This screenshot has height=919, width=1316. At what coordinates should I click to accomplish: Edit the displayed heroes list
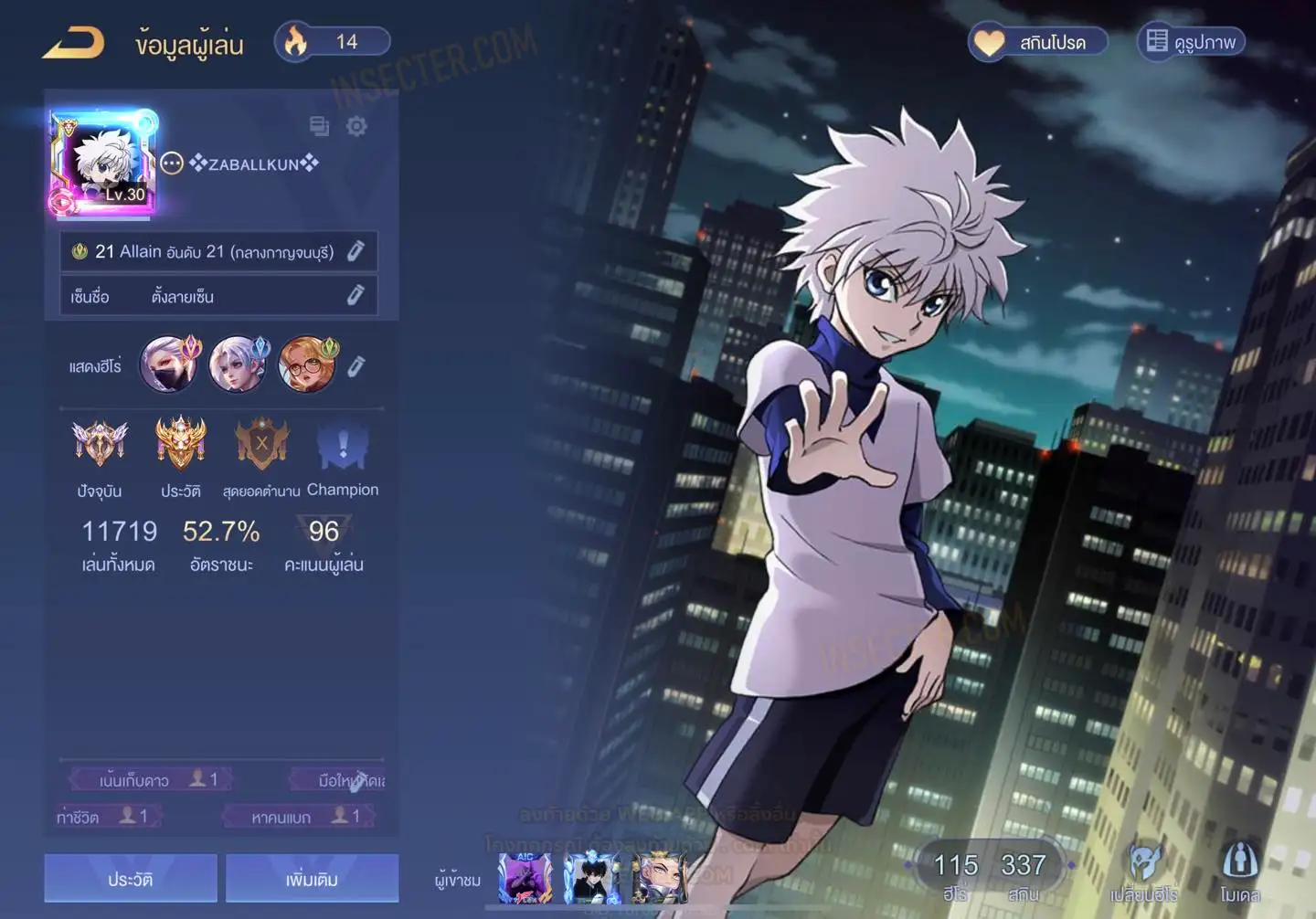pos(356,366)
